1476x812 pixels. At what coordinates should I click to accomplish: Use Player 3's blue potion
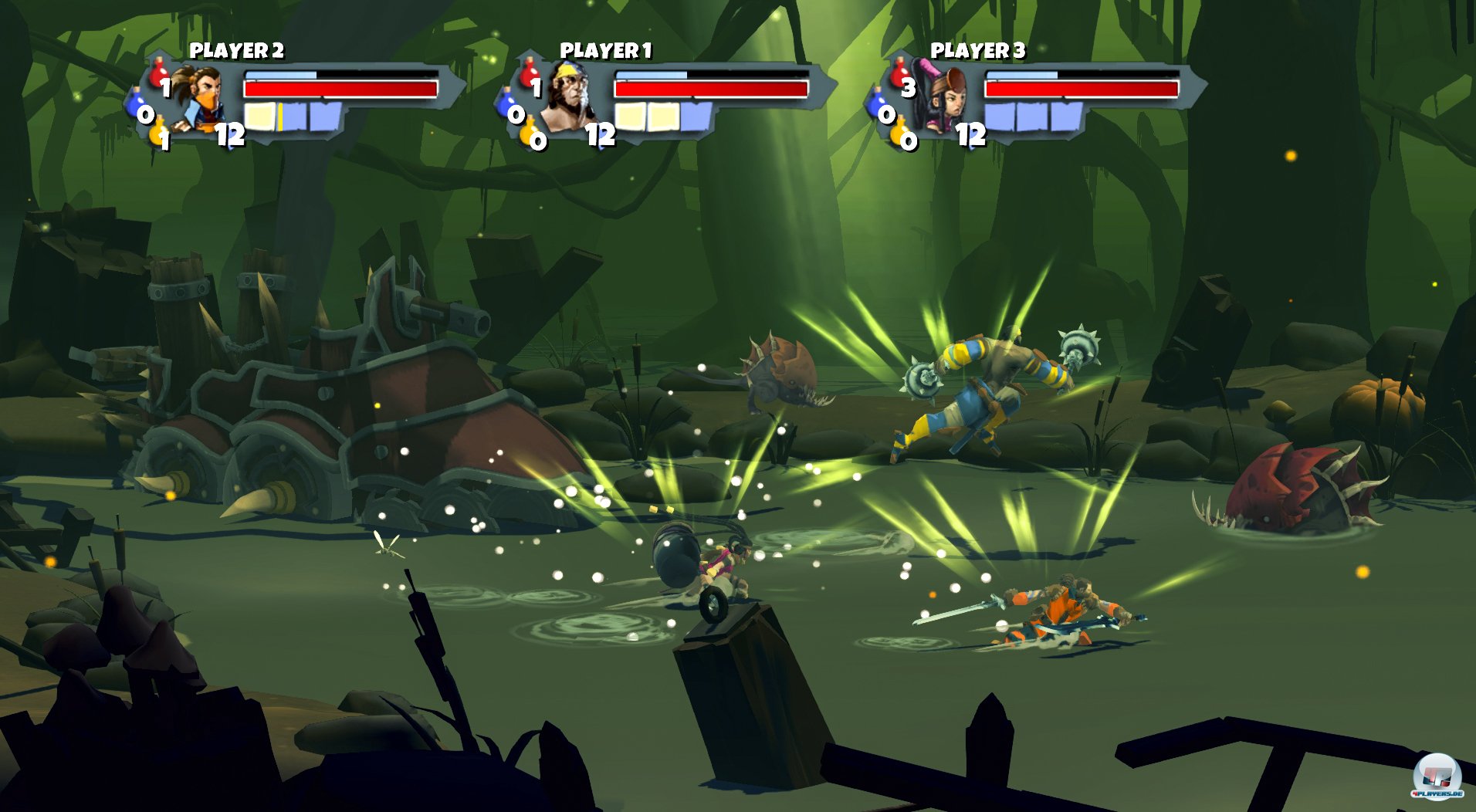878,104
